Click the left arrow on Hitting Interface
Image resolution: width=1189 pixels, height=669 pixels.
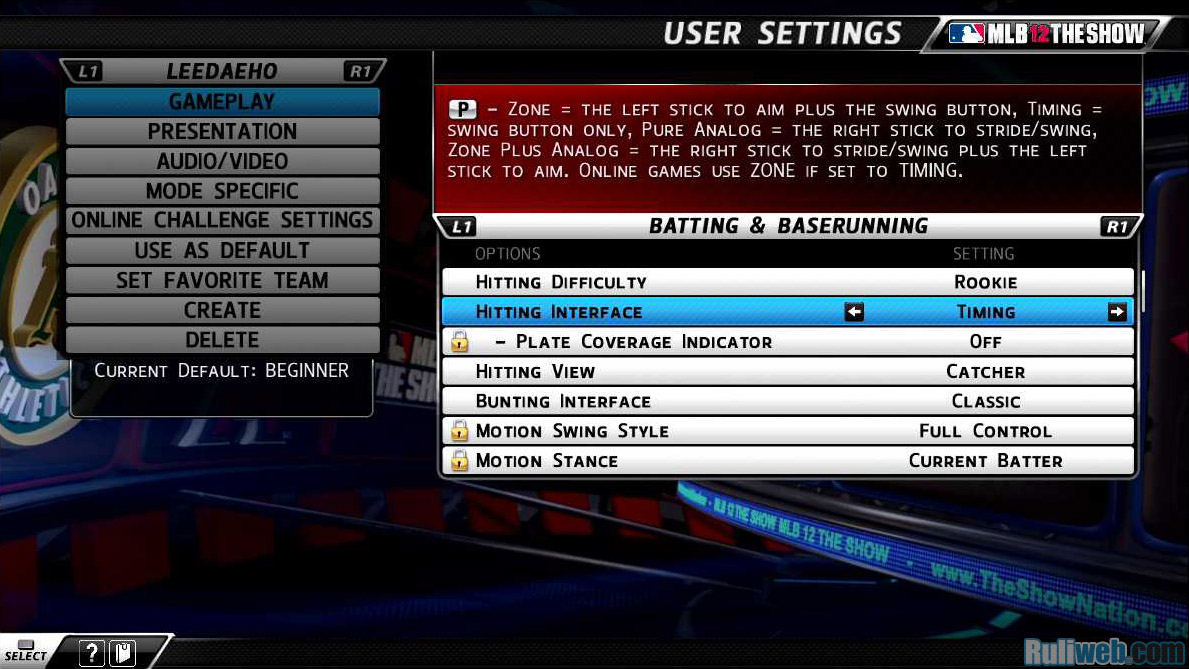coord(854,312)
